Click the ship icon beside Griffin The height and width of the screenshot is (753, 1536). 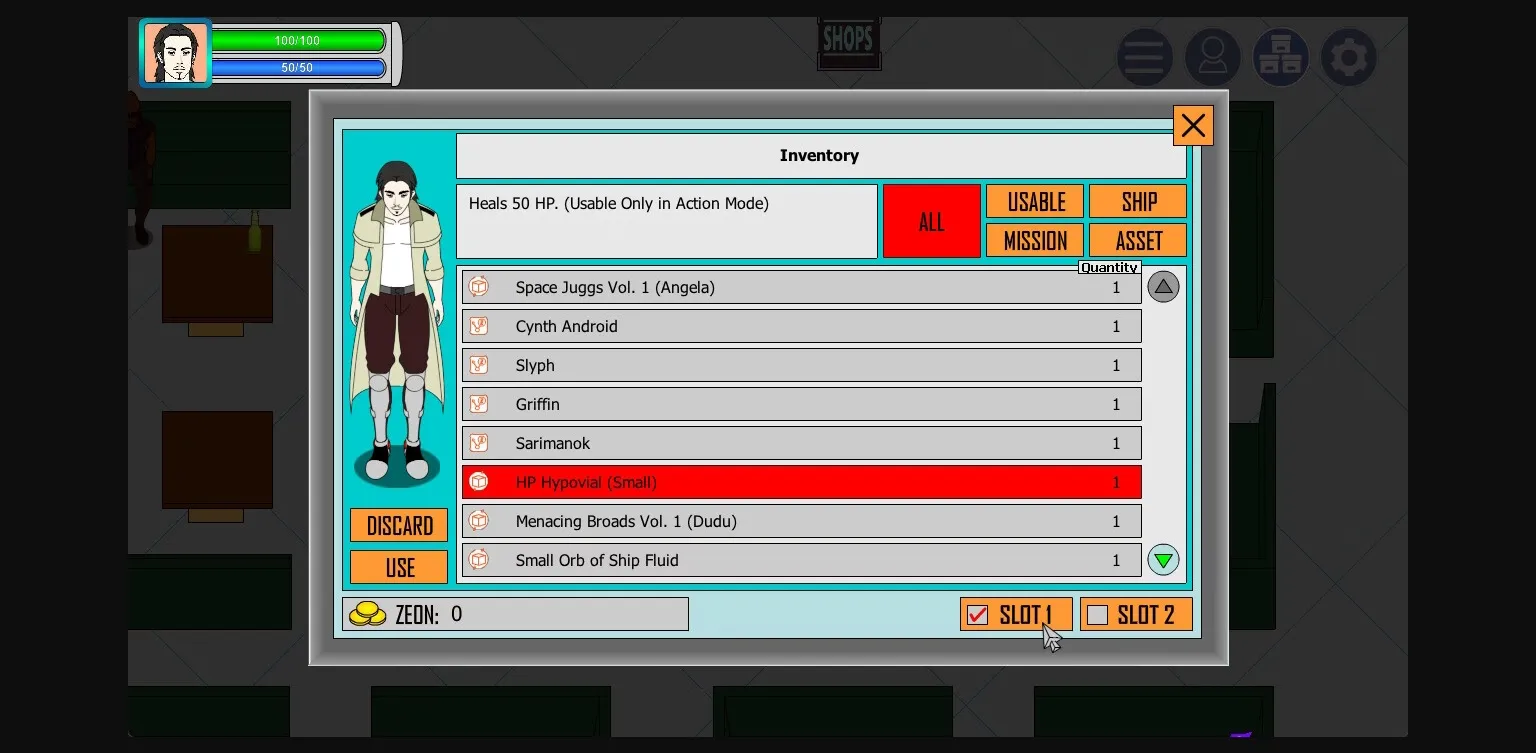pos(479,403)
